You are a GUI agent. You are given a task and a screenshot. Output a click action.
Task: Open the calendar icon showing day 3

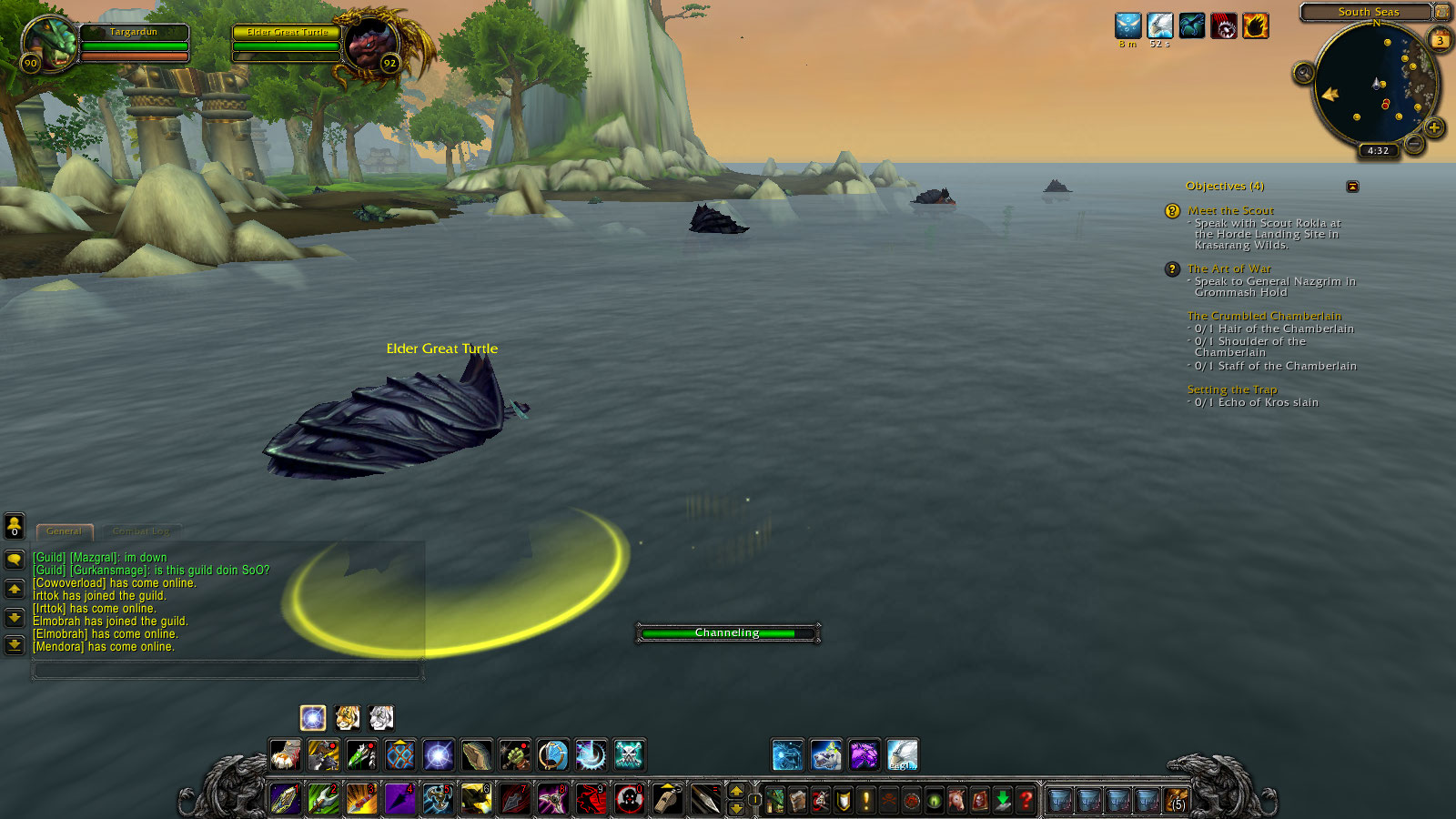tap(1440, 40)
